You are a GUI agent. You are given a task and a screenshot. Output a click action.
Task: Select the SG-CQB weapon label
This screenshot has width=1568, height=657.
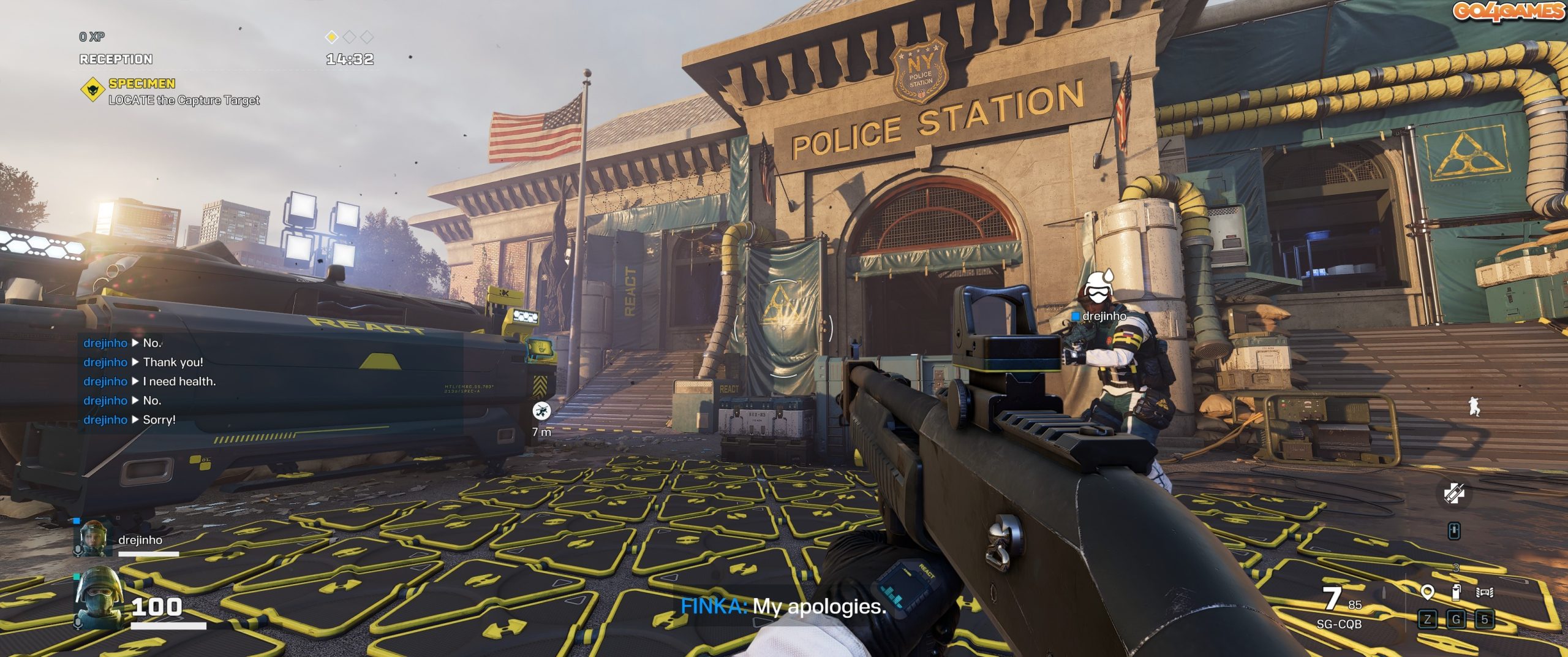[1339, 624]
